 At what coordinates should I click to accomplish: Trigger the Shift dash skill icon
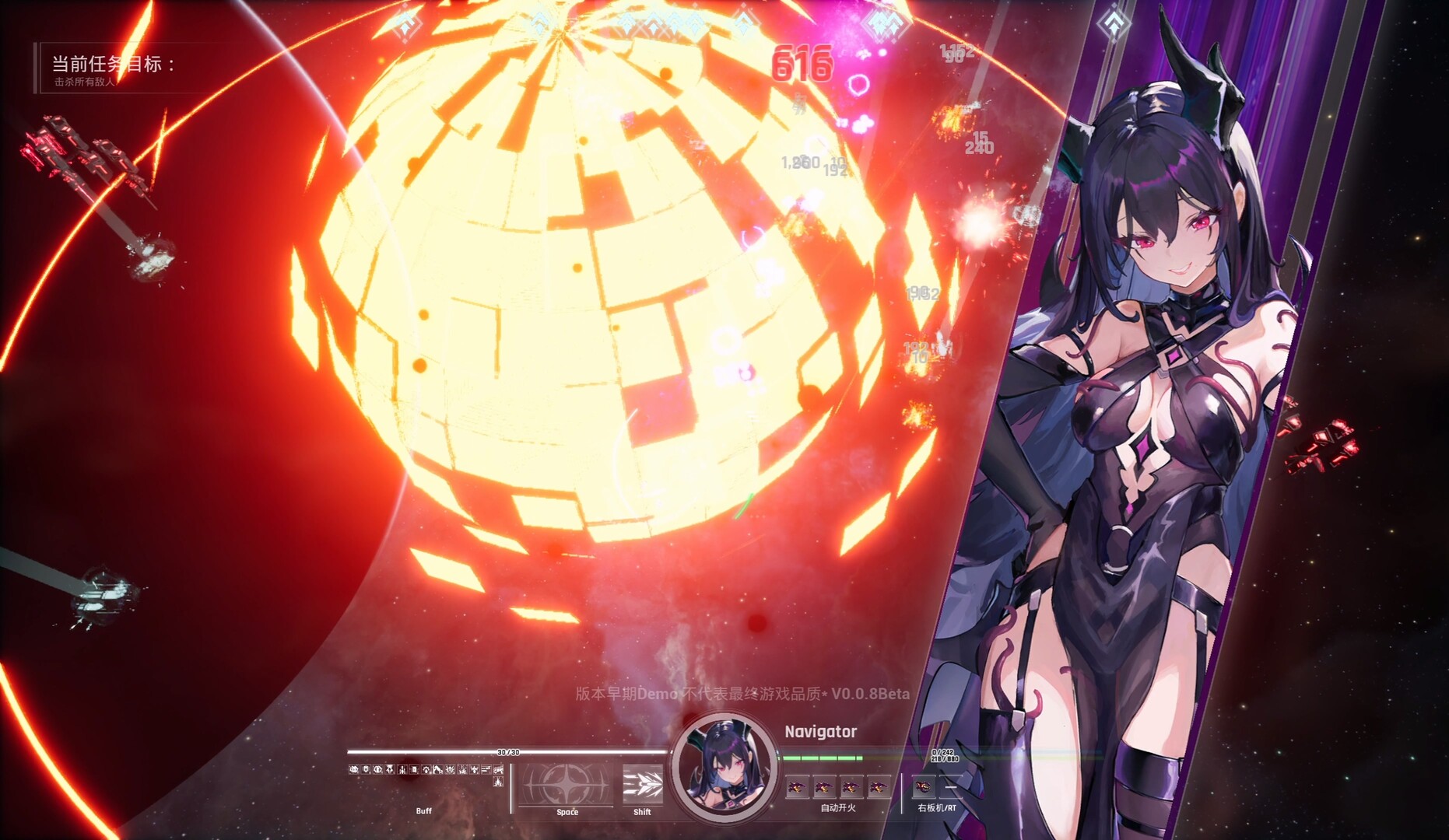pyautogui.click(x=644, y=784)
